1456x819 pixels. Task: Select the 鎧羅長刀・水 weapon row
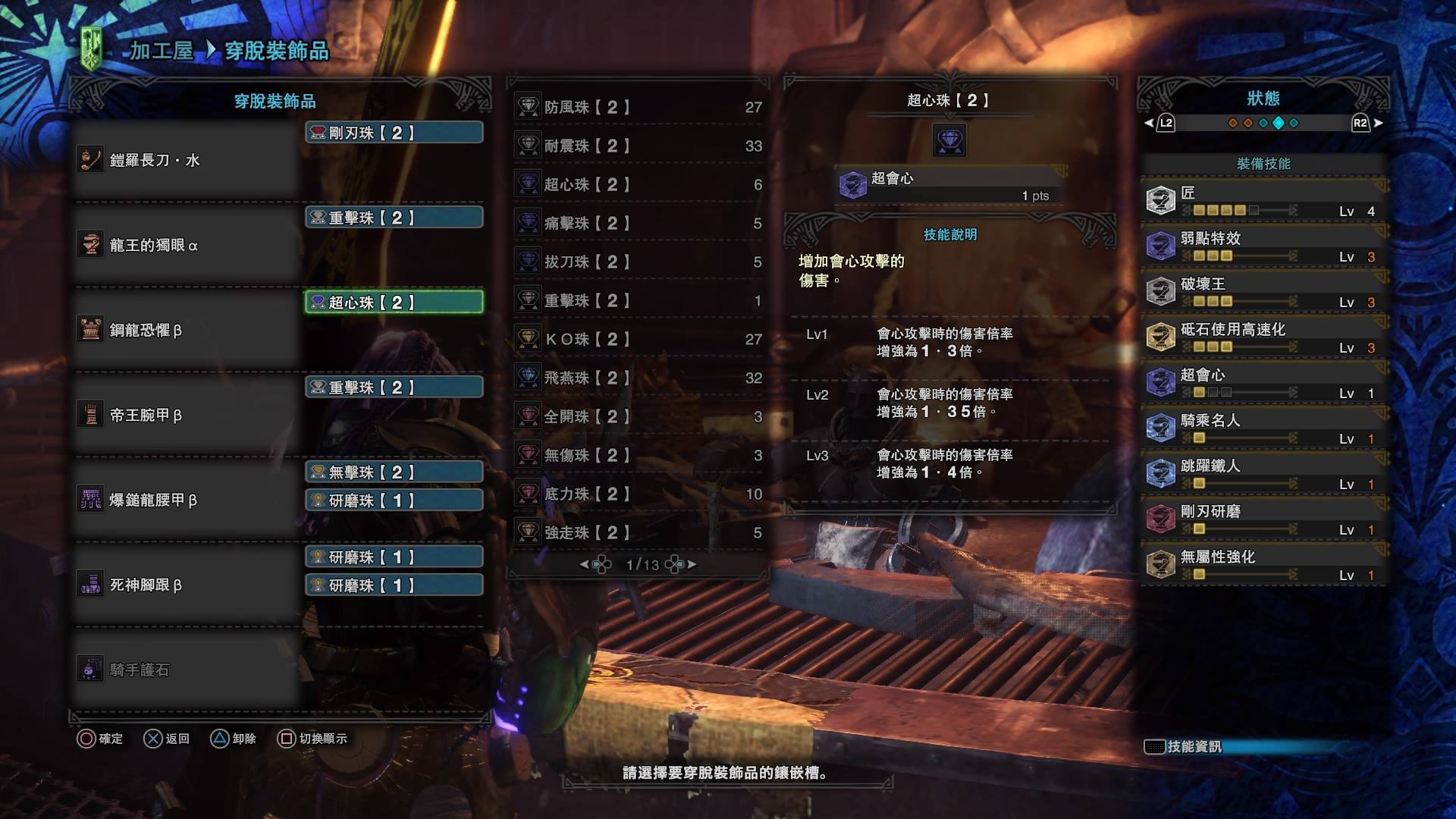tap(186, 161)
